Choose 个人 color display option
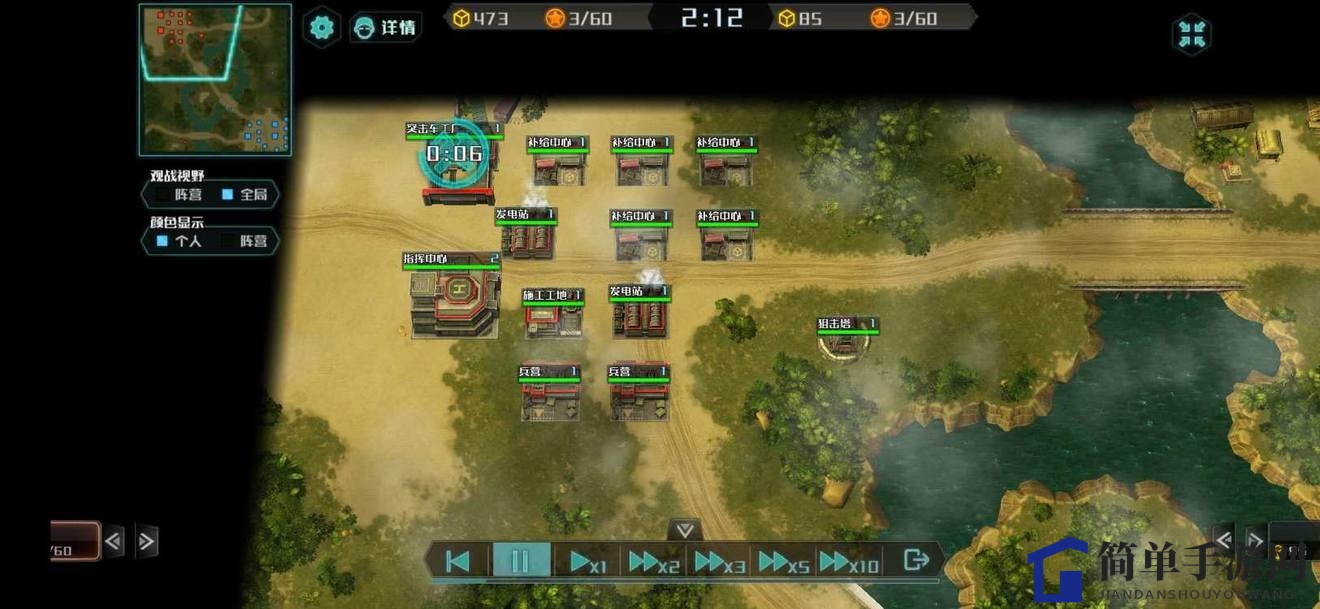Screen dimensions: 1320x609 pos(180,241)
